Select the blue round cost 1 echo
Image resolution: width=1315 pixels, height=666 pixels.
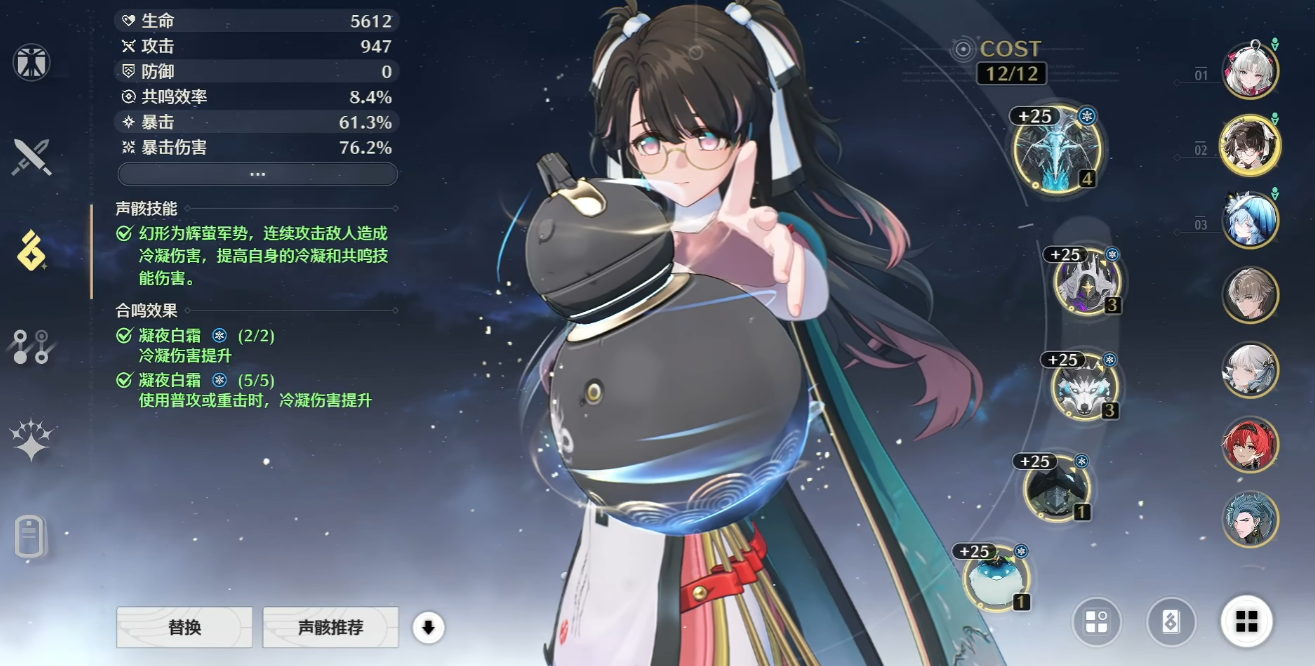click(996, 579)
